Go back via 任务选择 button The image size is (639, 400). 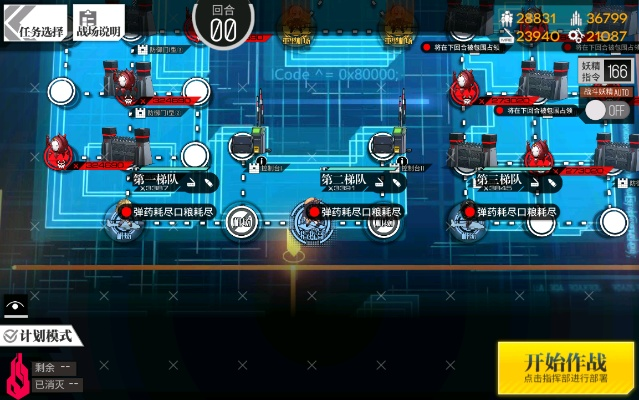click(x=34, y=22)
